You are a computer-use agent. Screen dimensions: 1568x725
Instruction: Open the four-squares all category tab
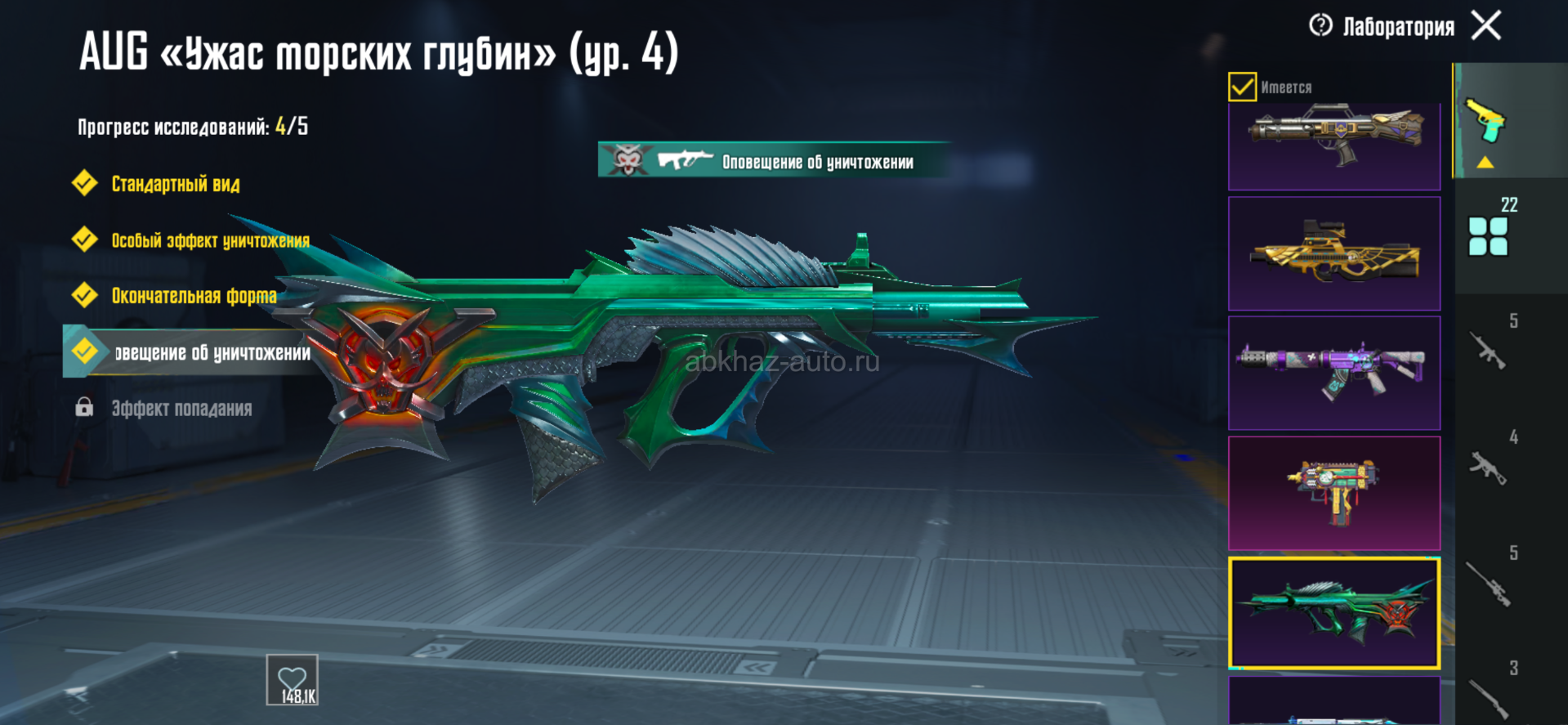(1488, 236)
